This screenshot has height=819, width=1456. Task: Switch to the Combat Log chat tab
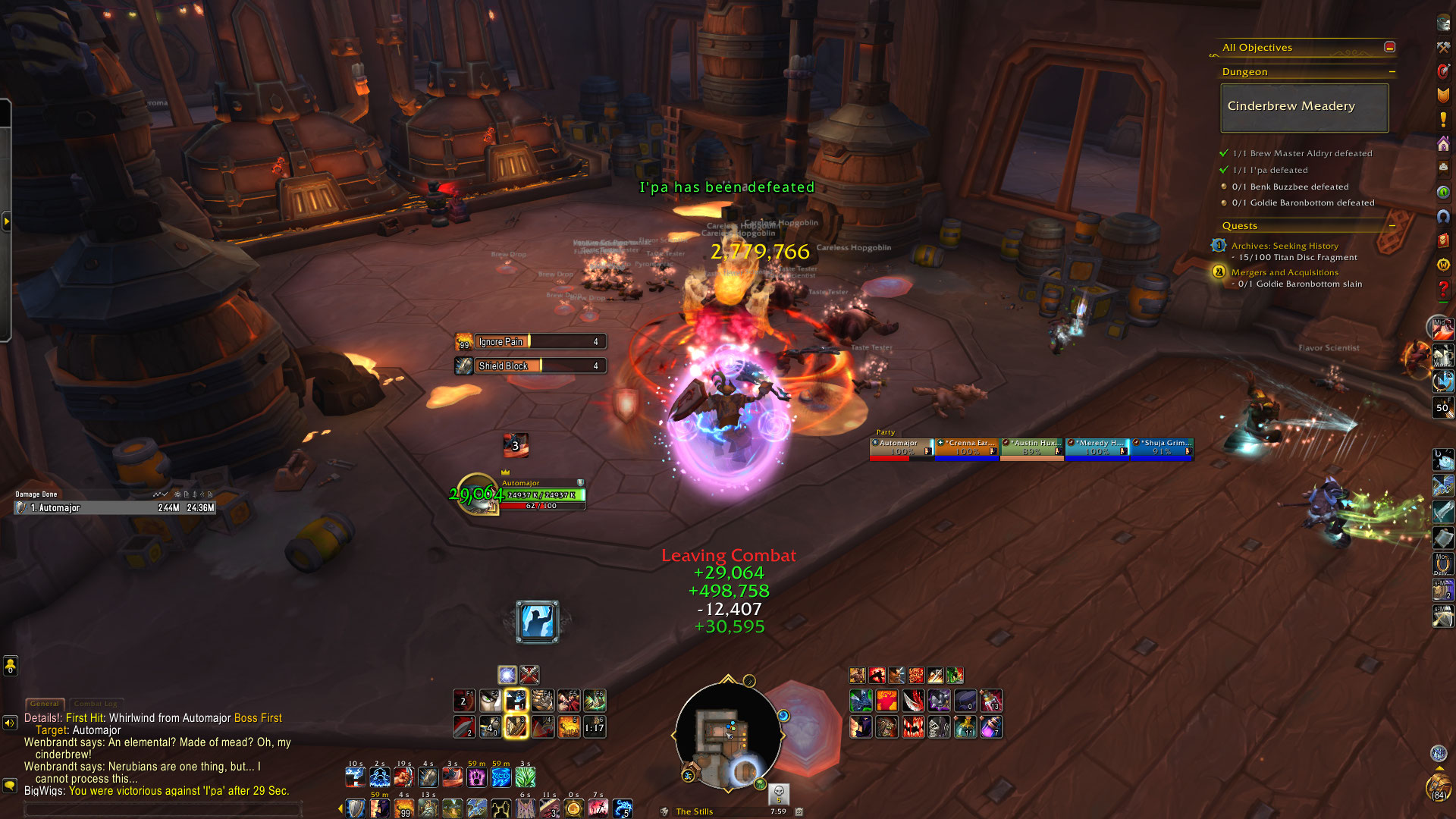96,704
